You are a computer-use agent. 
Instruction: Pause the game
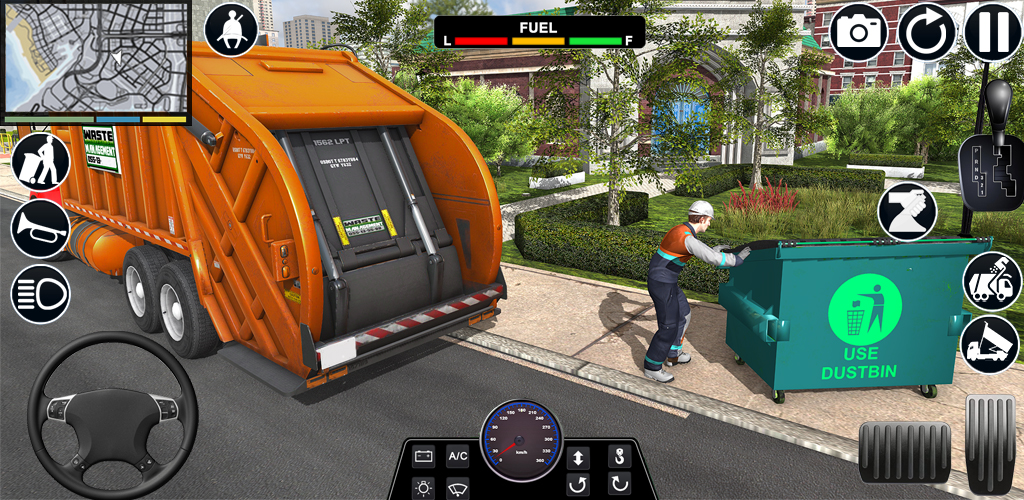tap(993, 31)
